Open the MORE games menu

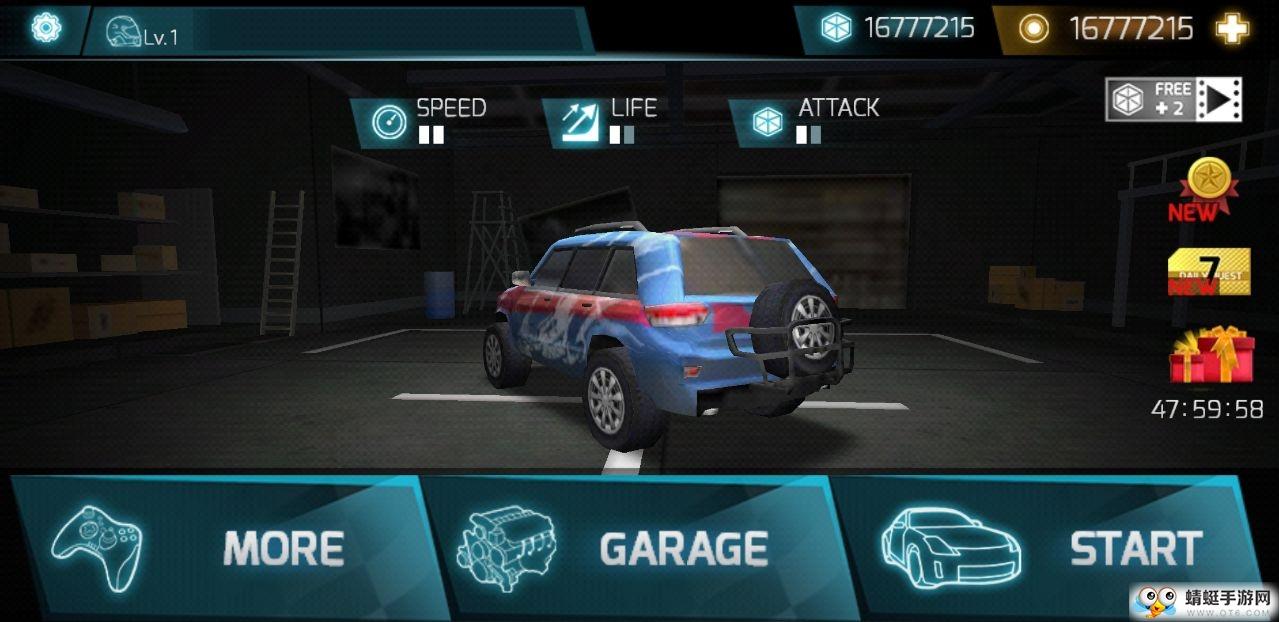tap(225, 546)
